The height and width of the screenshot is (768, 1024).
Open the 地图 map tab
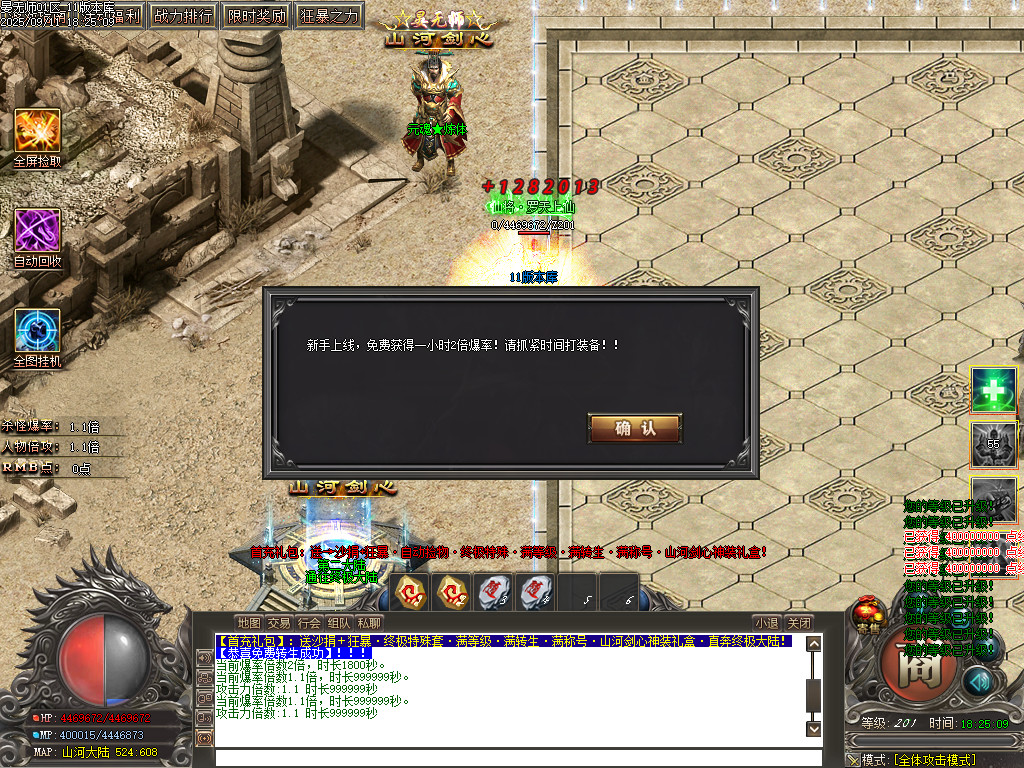pos(248,622)
